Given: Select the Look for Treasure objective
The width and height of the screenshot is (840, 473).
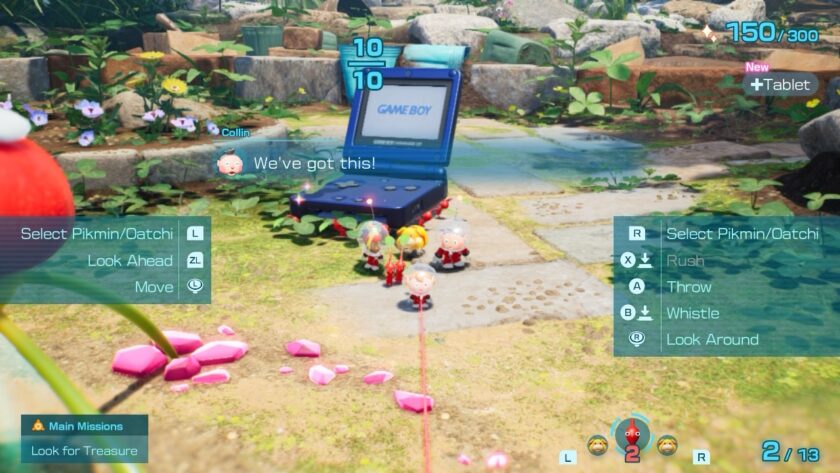Looking at the screenshot, I should click(83, 450).
